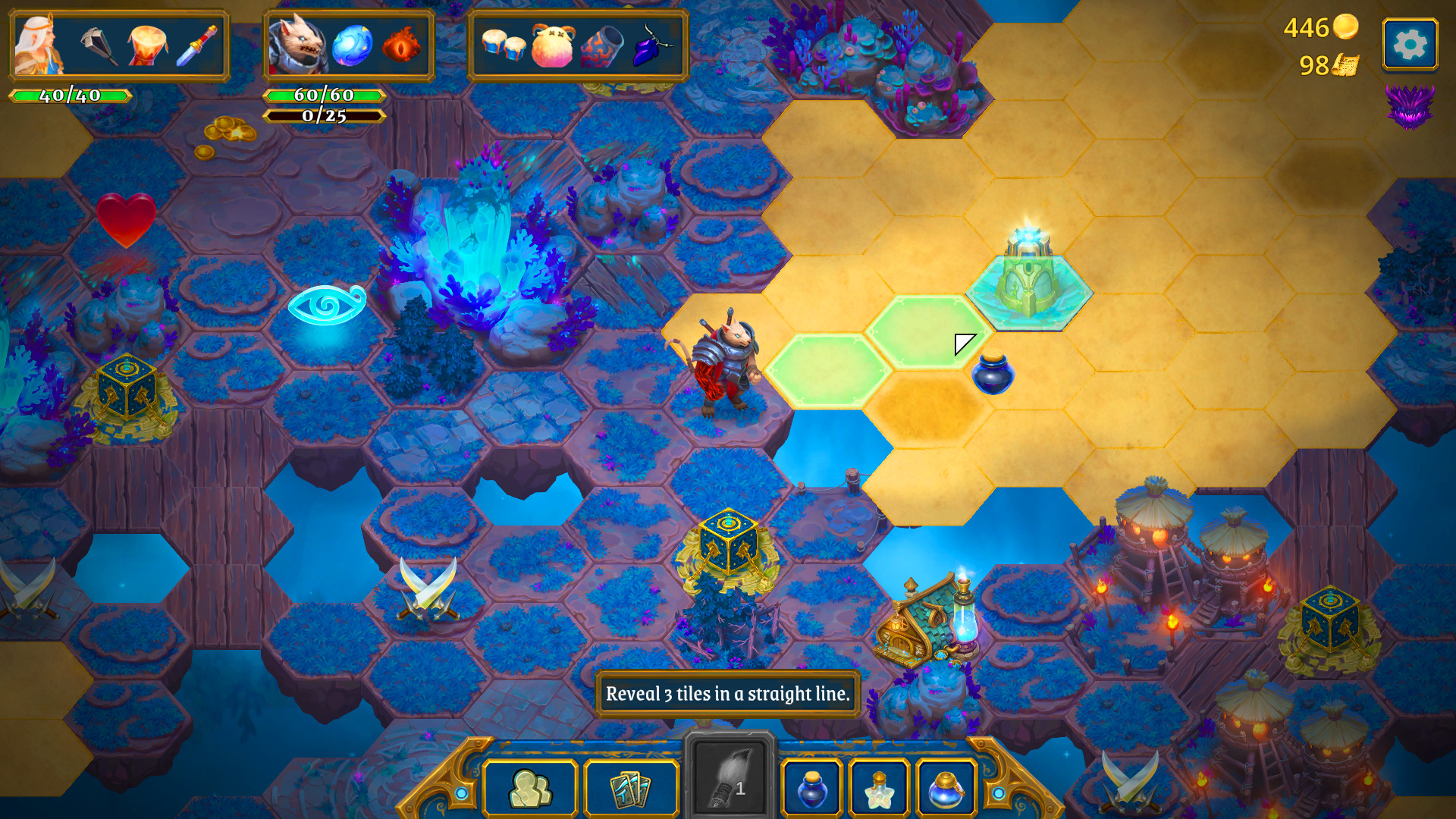Click the bongo drums inventory item
Screen dimensions: 1456x819
click(x=504, y=45)
